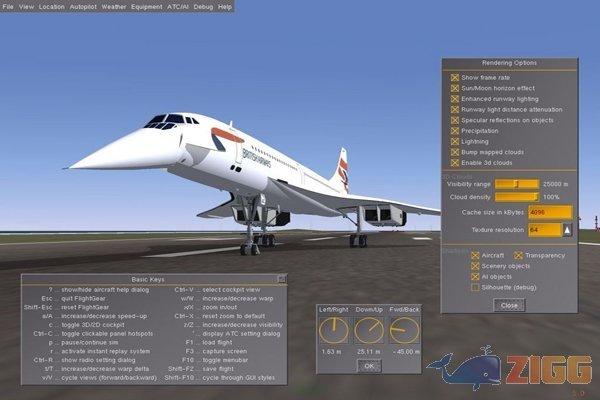Disable Sun/Moon horizon effect
This screenshot has width=600, height=400.
(x=455, y=87)
